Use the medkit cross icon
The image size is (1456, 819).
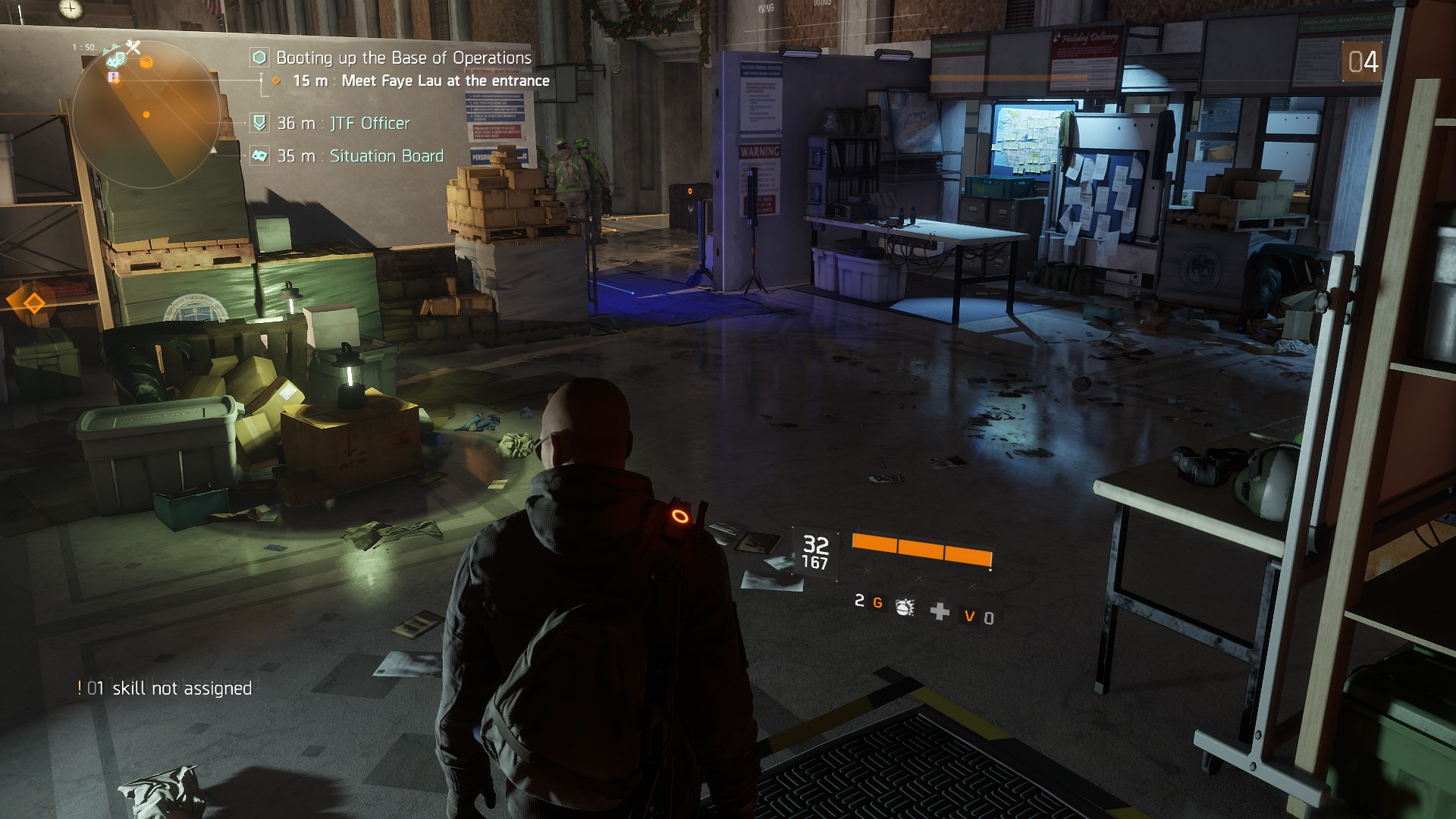point(940,611)
